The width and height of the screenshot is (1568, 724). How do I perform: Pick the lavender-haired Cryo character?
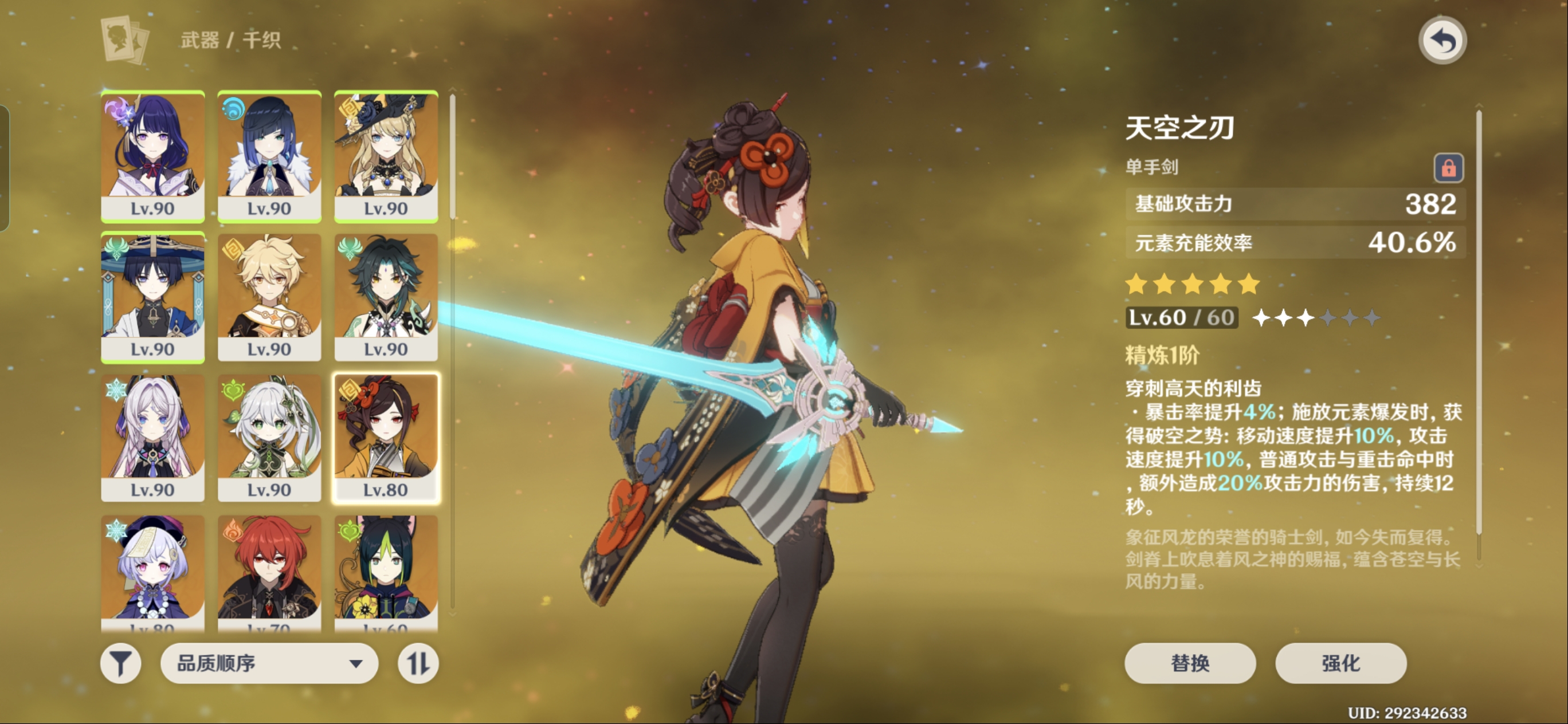pos(153,438)
